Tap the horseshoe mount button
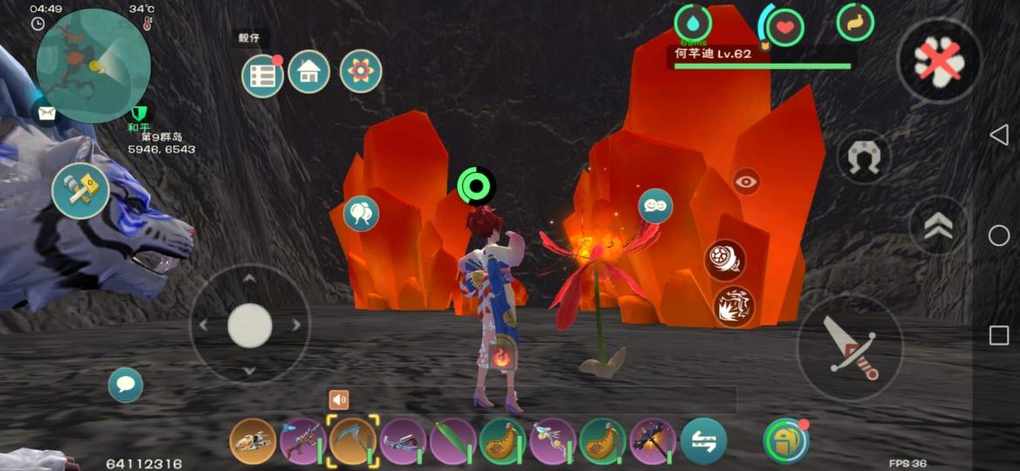The height and width of the screenshot is (471, 1020). point(863,157)
